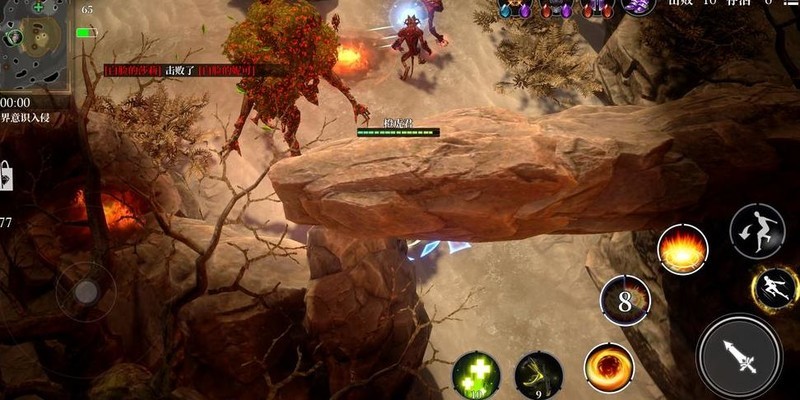This screenshot has width=800, height=400.
Task: Activate the fire ring eruption skill
Action: click(683, 249)
